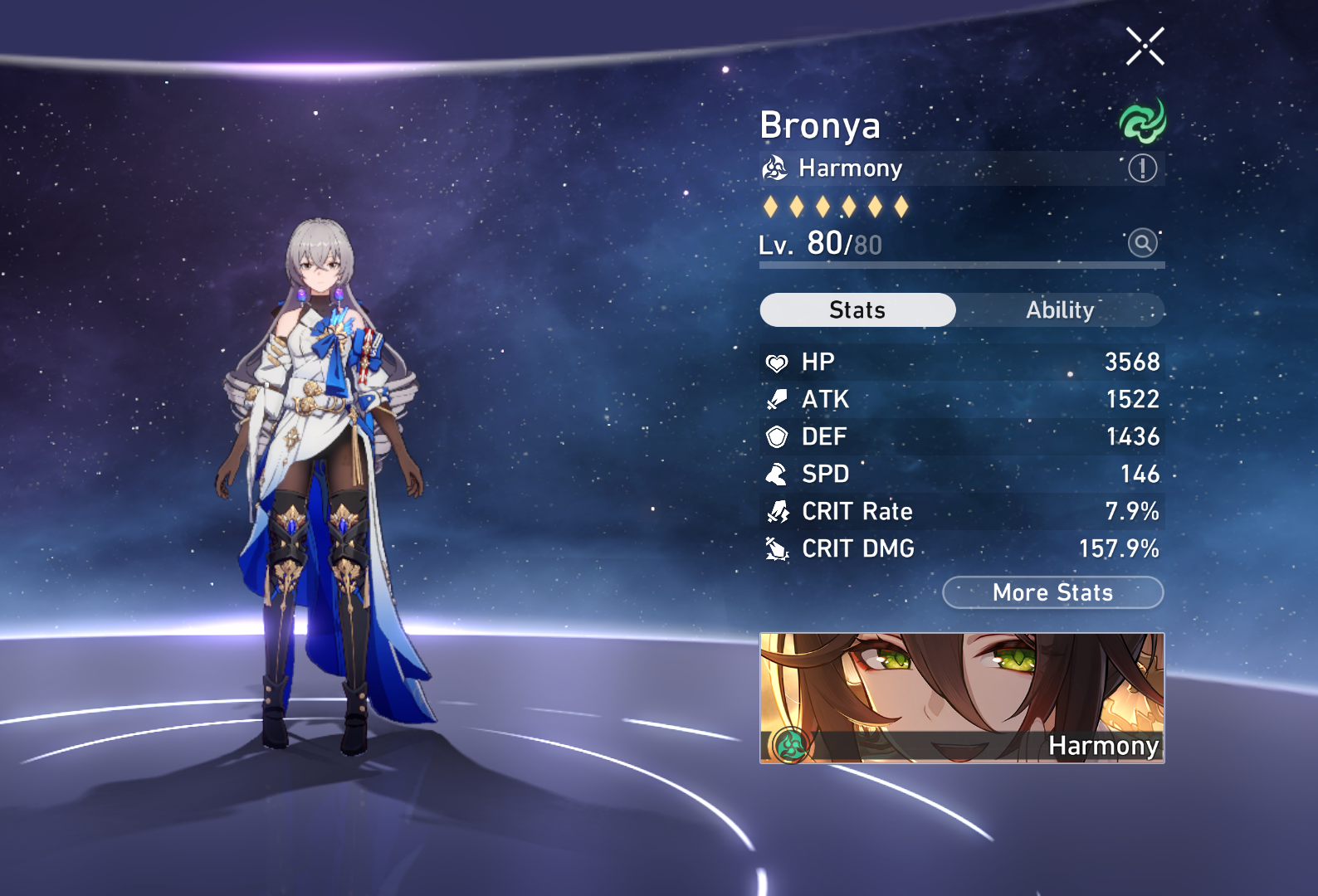Image resolution: width=1318 pixels, height=896 pixels.
Task: Click the Harmony path icon next to the path label
Action: pyautogui.click(x=776, y=168)
